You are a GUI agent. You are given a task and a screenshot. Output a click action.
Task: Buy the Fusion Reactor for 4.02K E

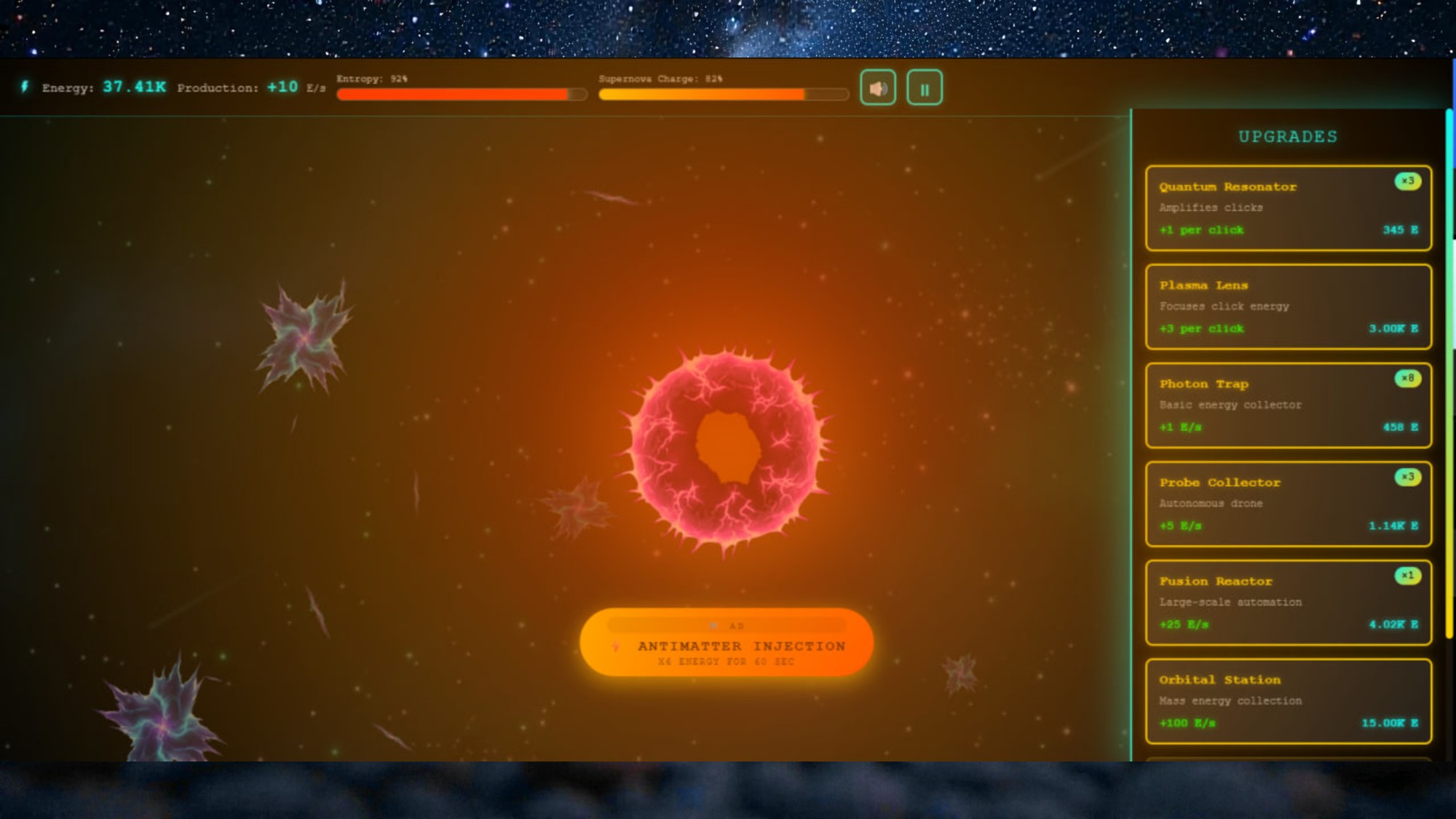(x=1287, y=603)
